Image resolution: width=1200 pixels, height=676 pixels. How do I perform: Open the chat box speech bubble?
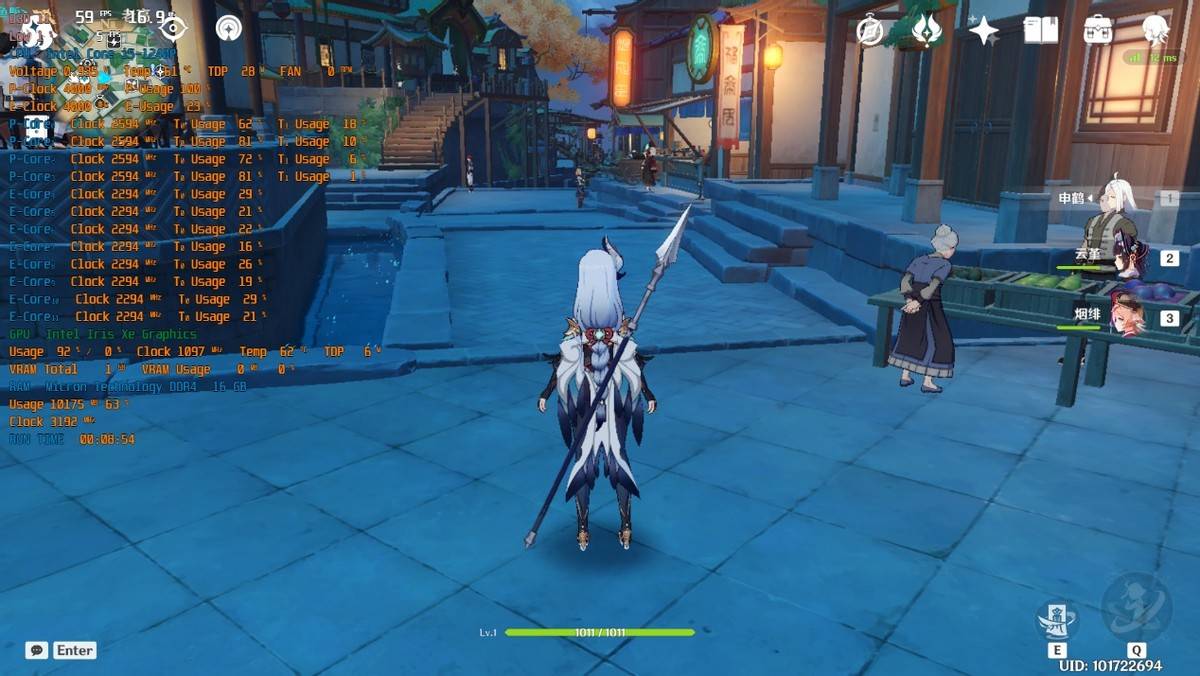tap(37, 650)
